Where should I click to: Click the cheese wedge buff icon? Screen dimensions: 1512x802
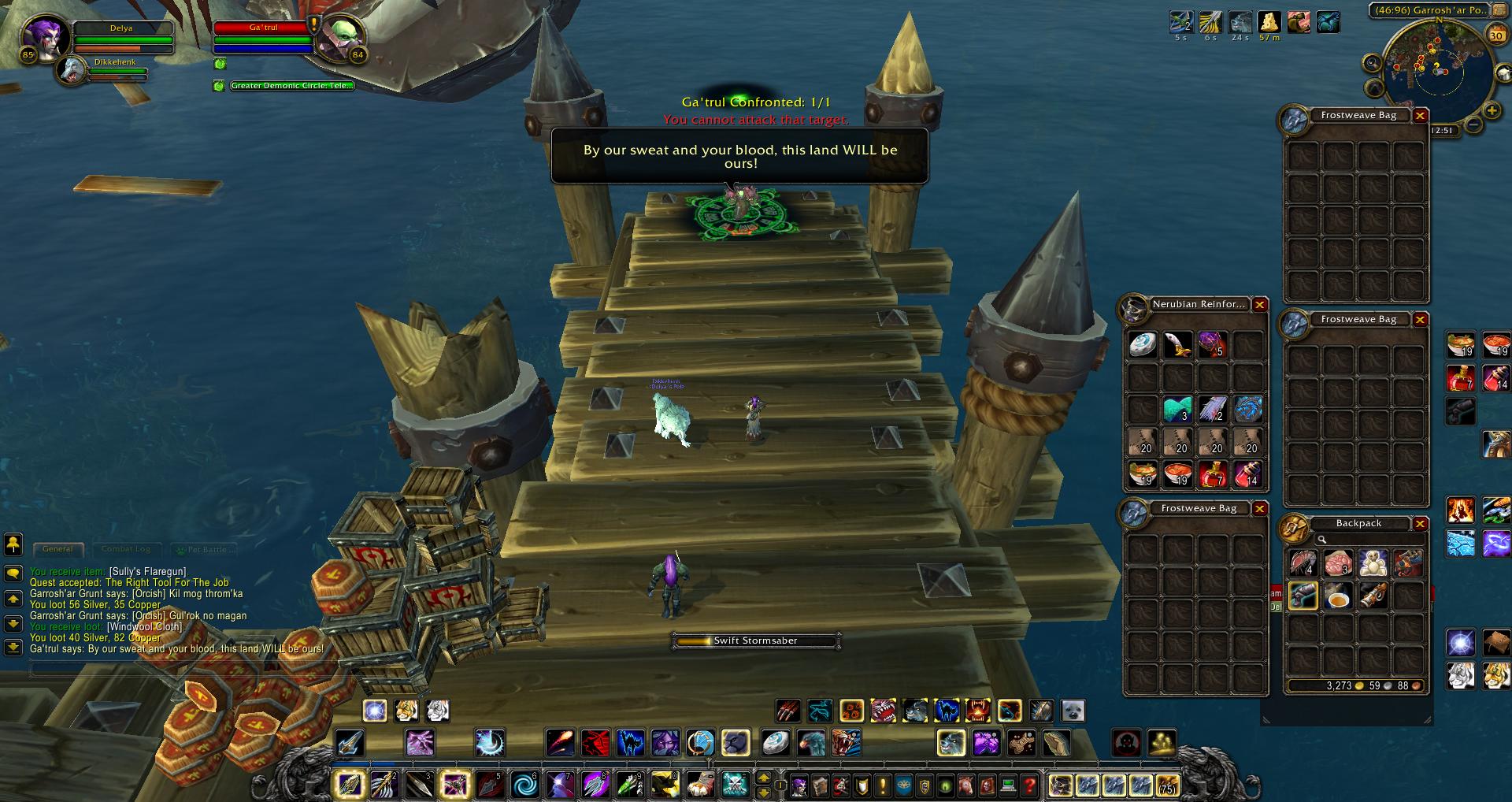pos(1269,22)
